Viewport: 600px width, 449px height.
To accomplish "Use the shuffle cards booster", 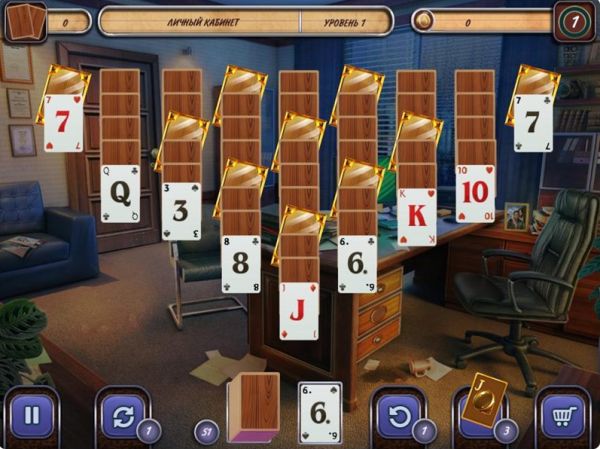I will tap(122, 414).
